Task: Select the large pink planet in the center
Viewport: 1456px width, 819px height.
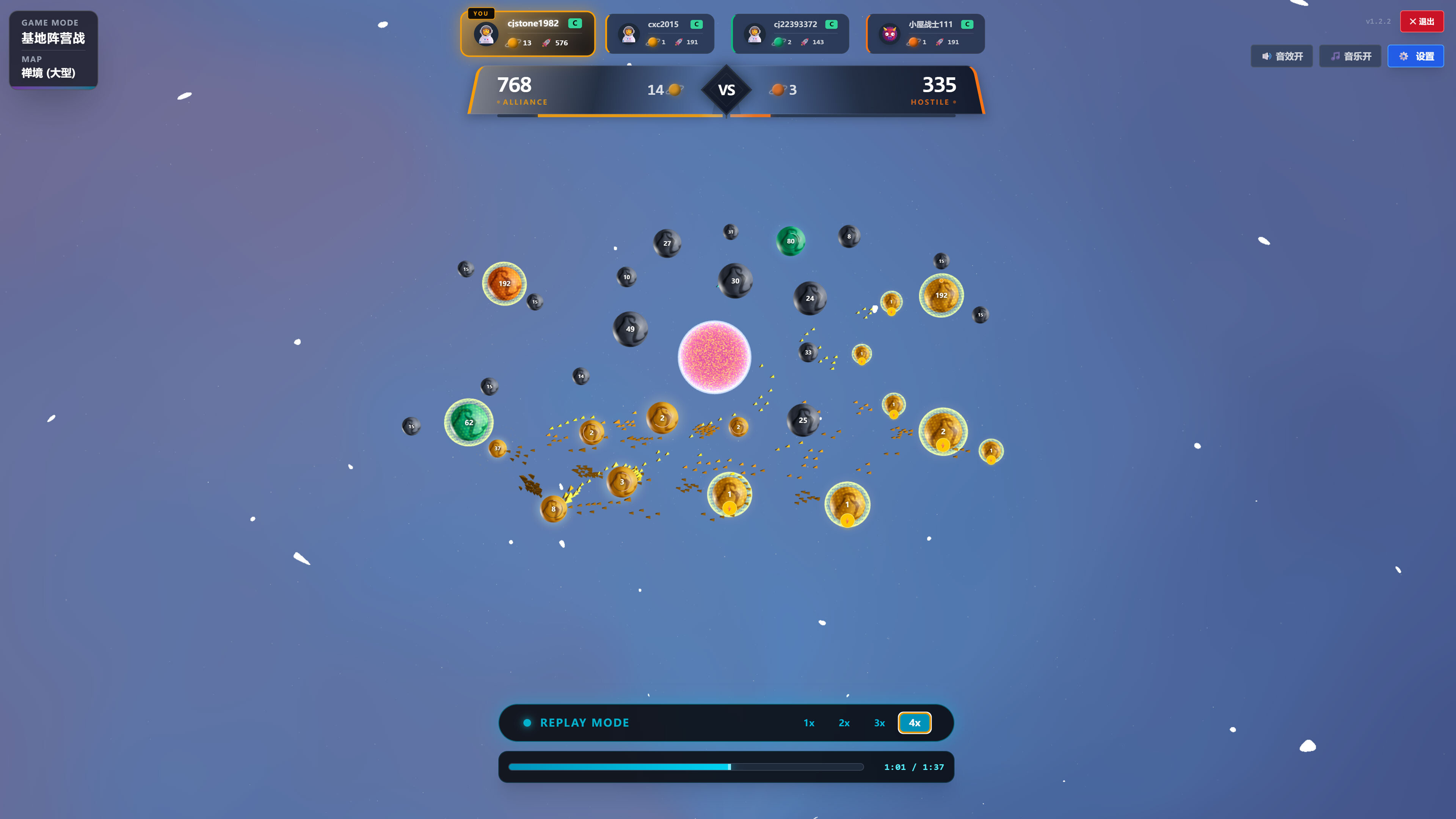Action: (x=714, y=356)
